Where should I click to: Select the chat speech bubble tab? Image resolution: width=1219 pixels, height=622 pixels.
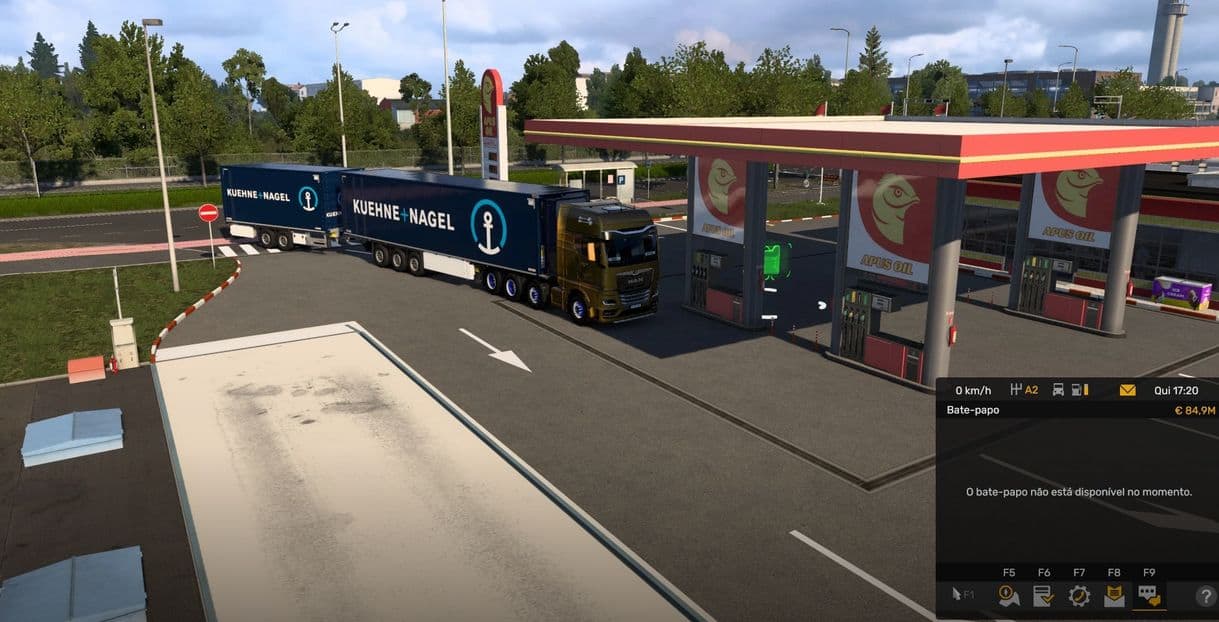pyautogui.click(x=1149, y=596)
